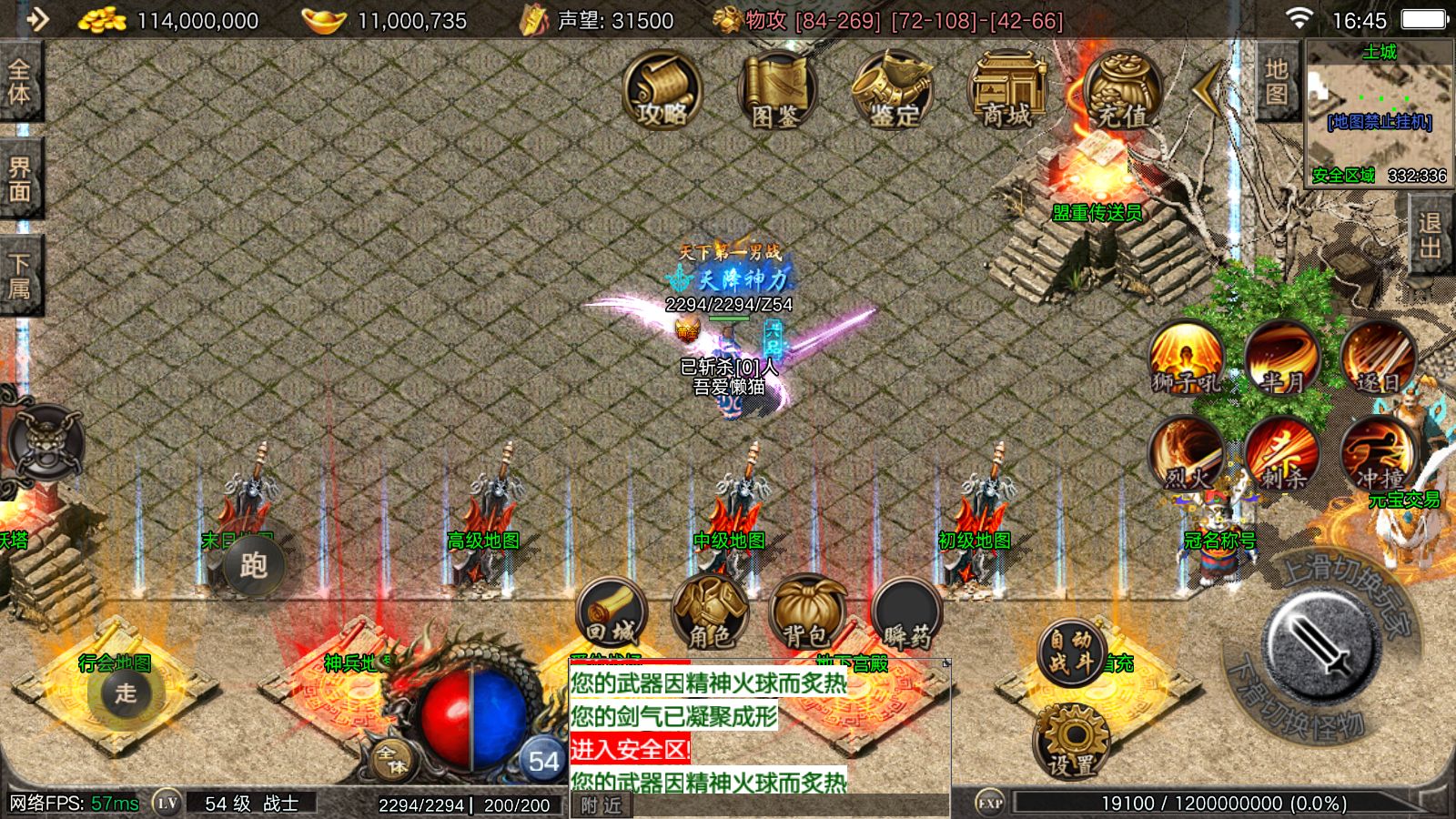Tap the sword attack button
Screen dimensions: 1456x819
point(1320,643)
